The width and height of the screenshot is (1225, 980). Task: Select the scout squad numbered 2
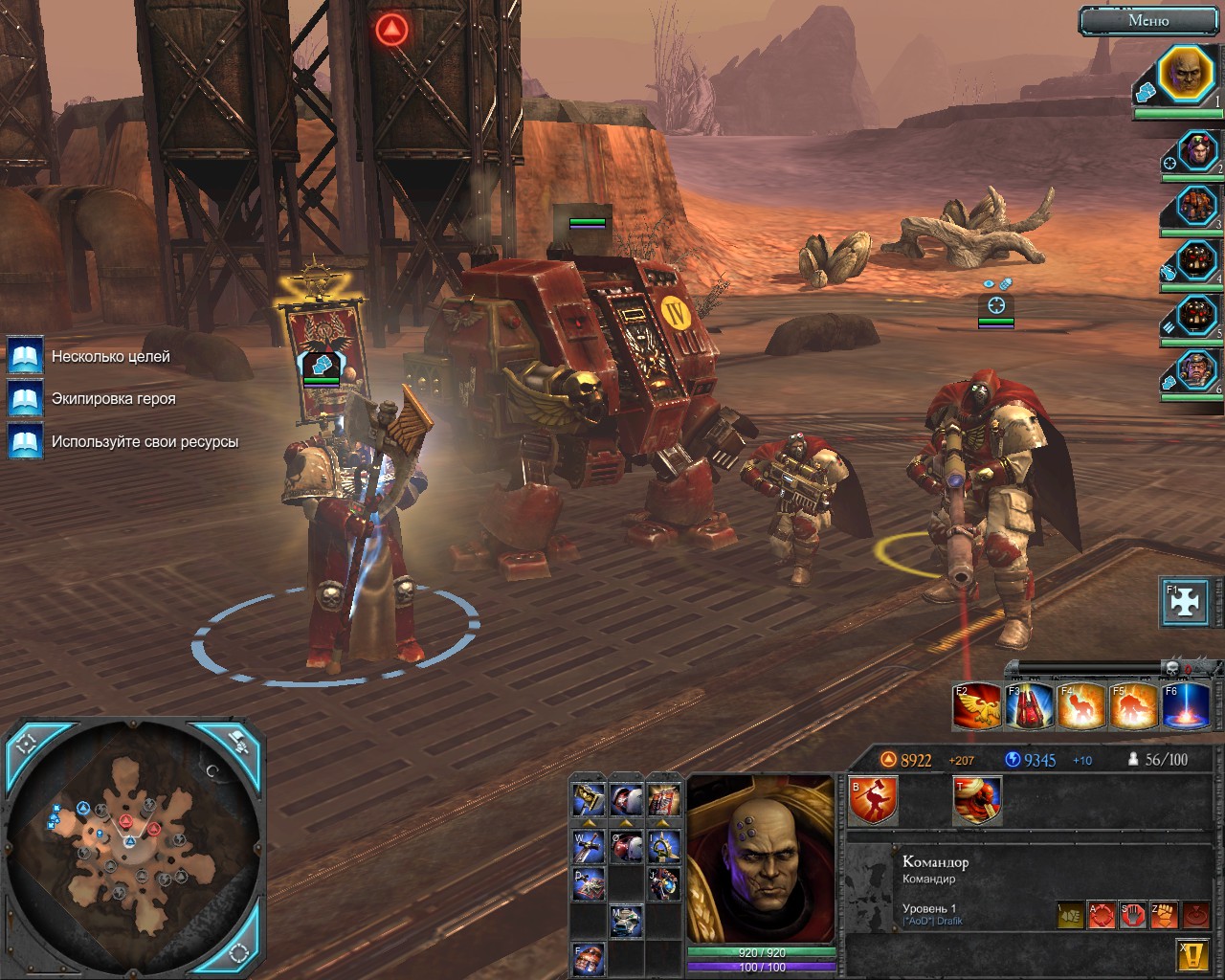1196,152
